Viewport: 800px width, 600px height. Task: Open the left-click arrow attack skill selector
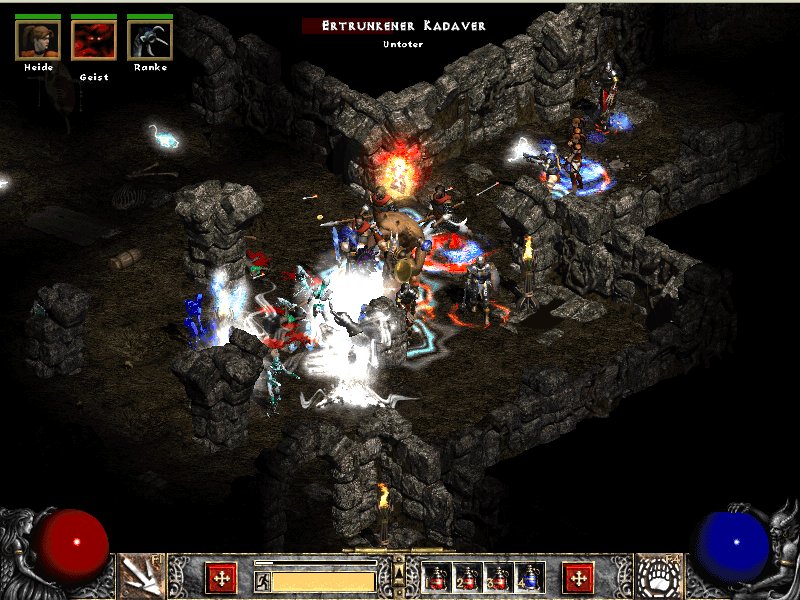pyautogui.click(x=141, y=576)
